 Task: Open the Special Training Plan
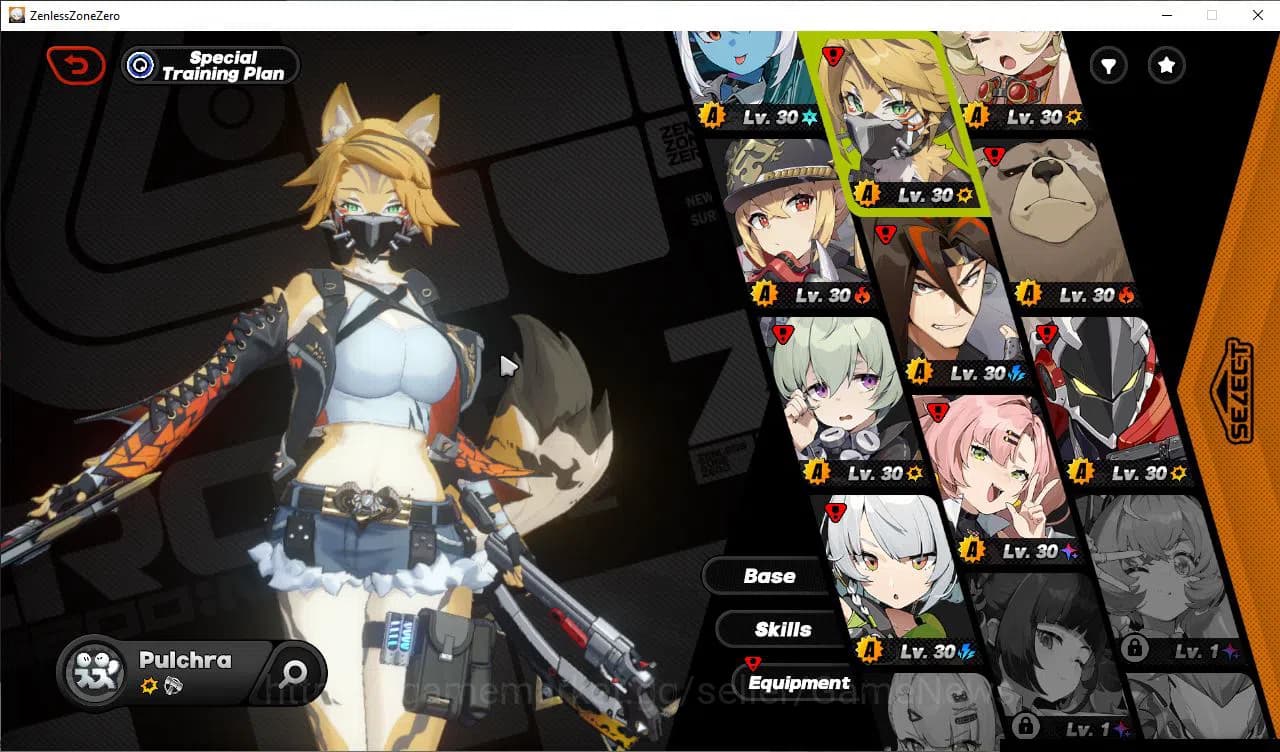[210, 65]
